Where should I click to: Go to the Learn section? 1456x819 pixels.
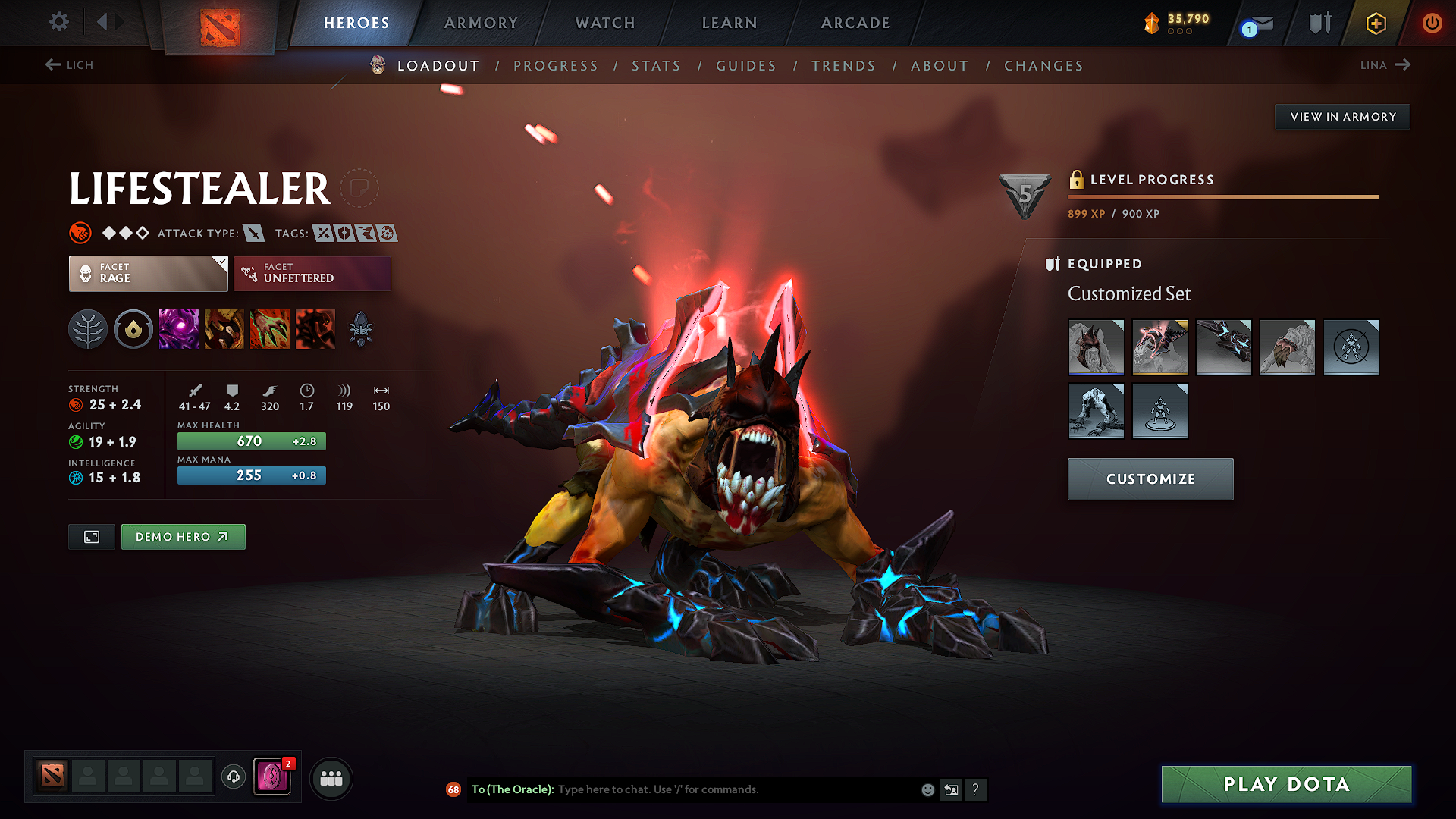[x=730, y=23]
